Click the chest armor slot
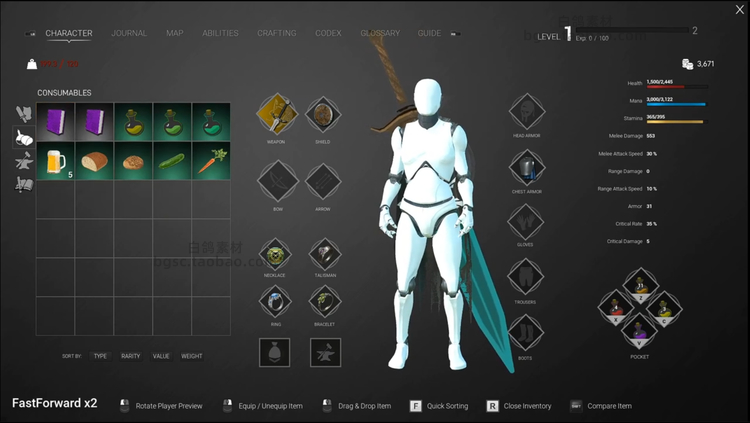The height and width of the screenshot is (423, 750). coord(526,168)
